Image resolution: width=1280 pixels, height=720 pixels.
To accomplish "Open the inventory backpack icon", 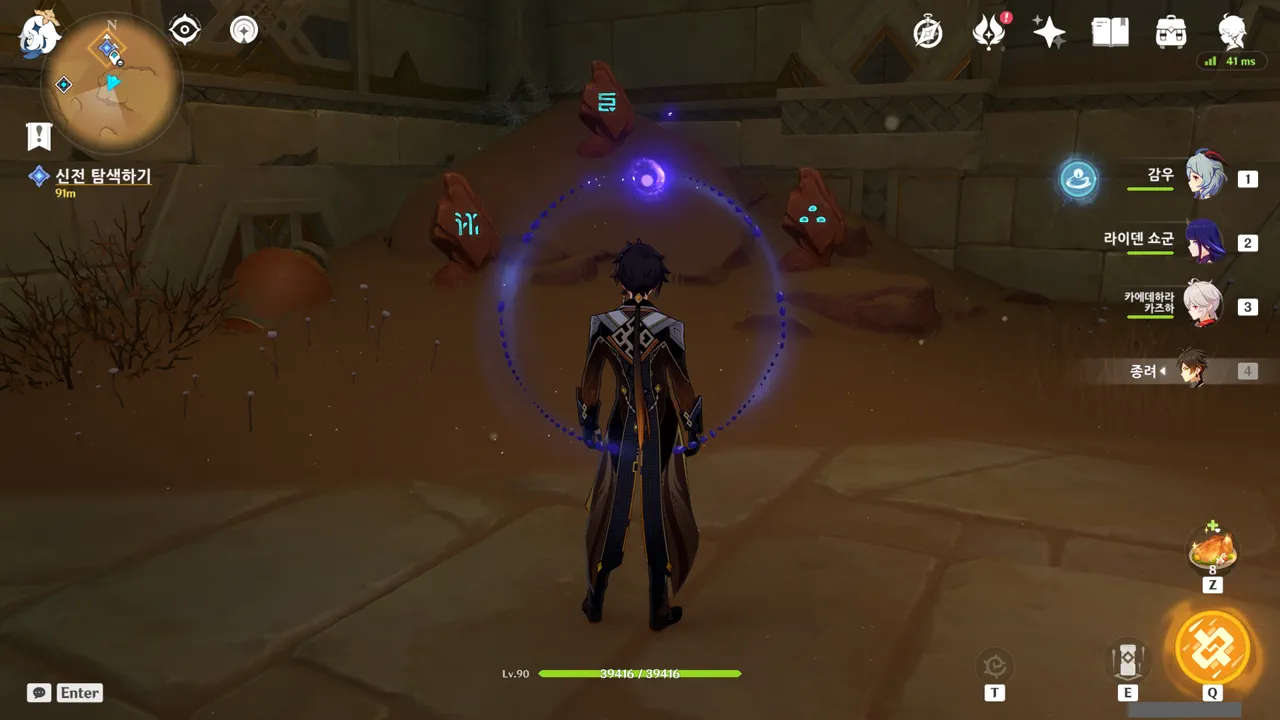I will [1170, 32].
